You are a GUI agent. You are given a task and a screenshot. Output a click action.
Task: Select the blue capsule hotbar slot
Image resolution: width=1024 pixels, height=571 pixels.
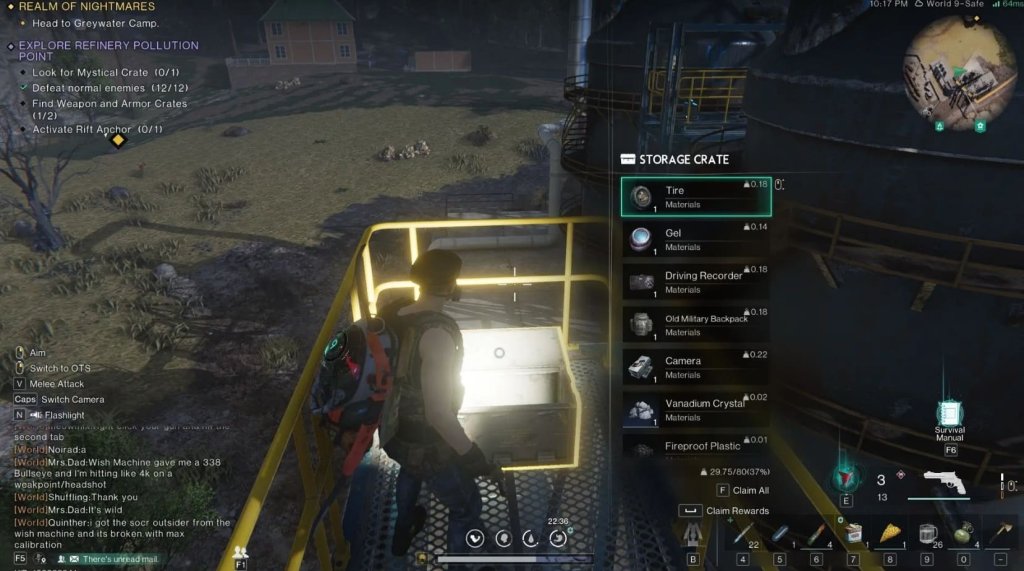click(x=779, y=533)
